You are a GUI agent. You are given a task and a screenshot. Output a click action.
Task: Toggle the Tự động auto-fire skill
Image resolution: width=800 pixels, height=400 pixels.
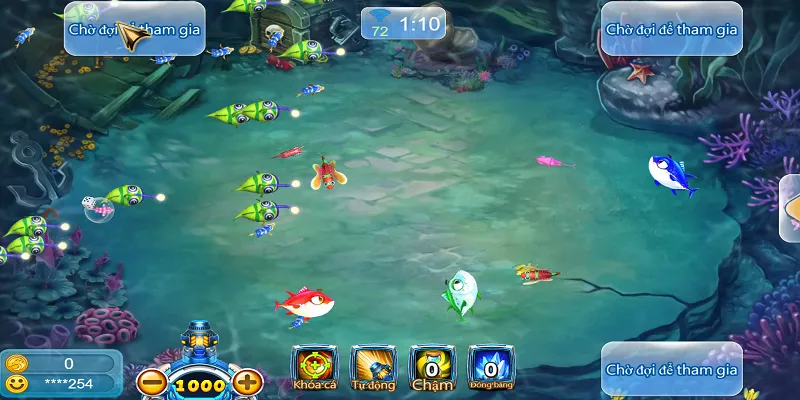[373, 367]
